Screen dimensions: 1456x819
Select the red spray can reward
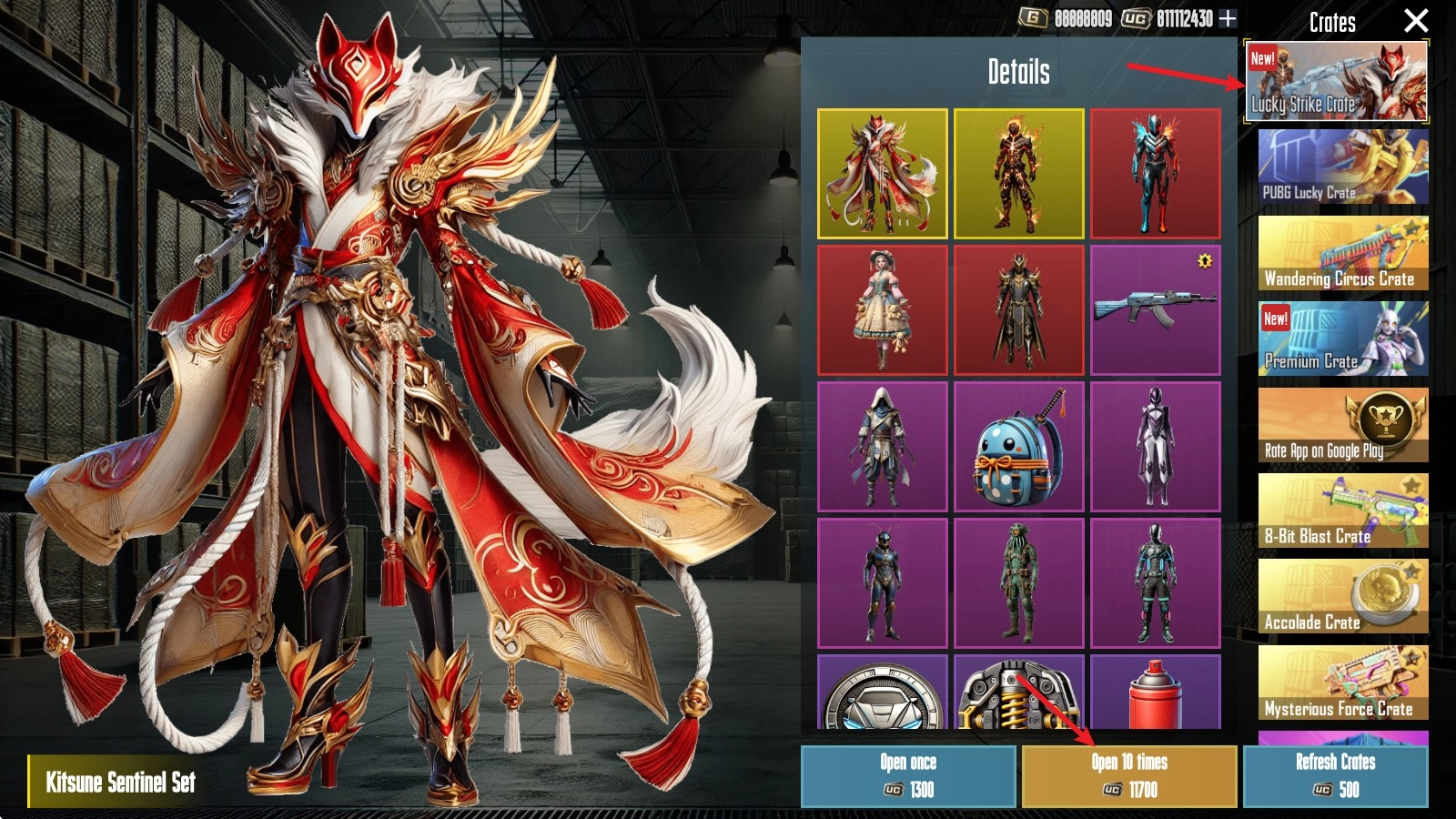[x=1155, y=693]
